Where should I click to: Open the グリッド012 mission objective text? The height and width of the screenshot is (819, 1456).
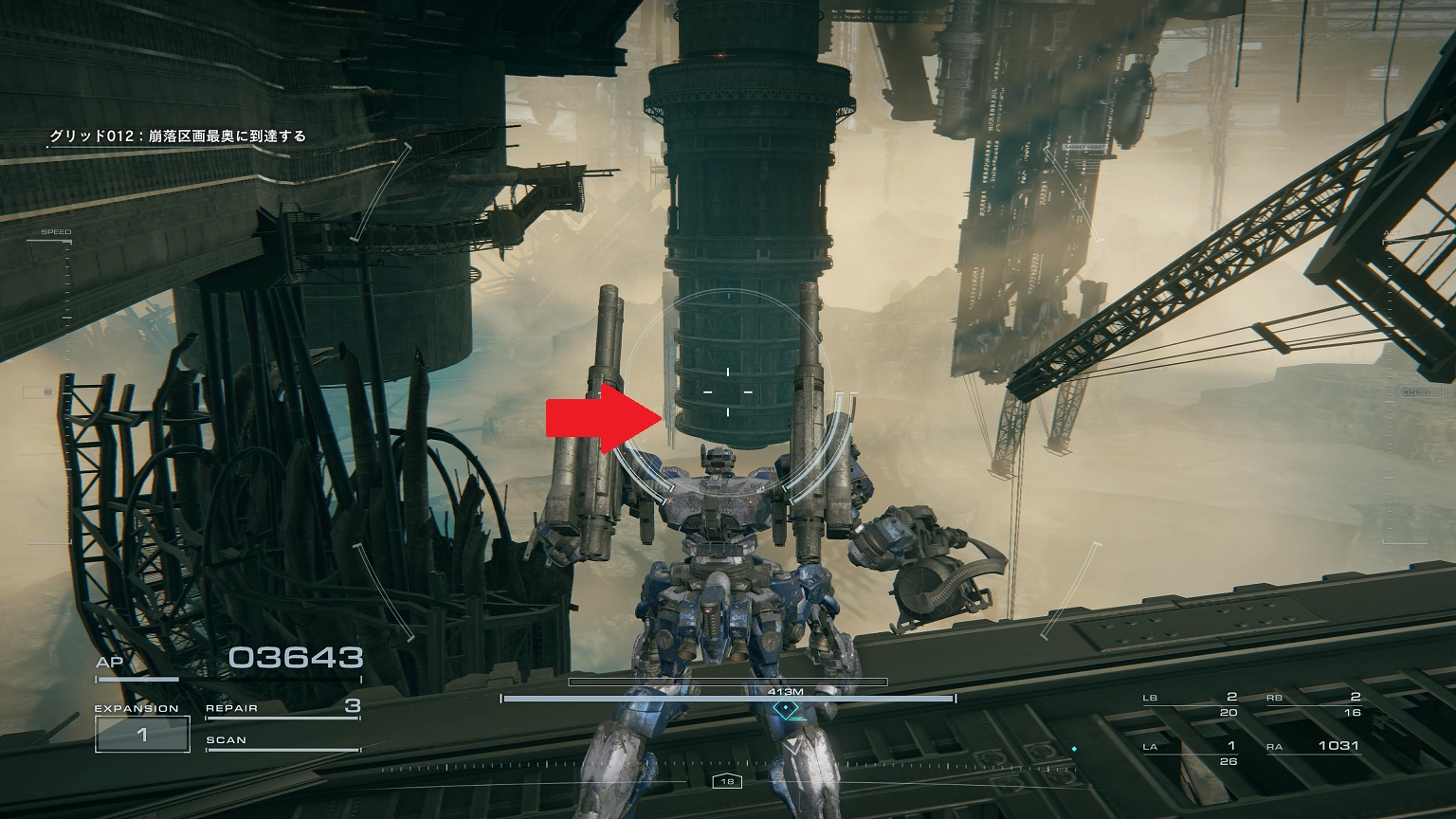(180, 136)
